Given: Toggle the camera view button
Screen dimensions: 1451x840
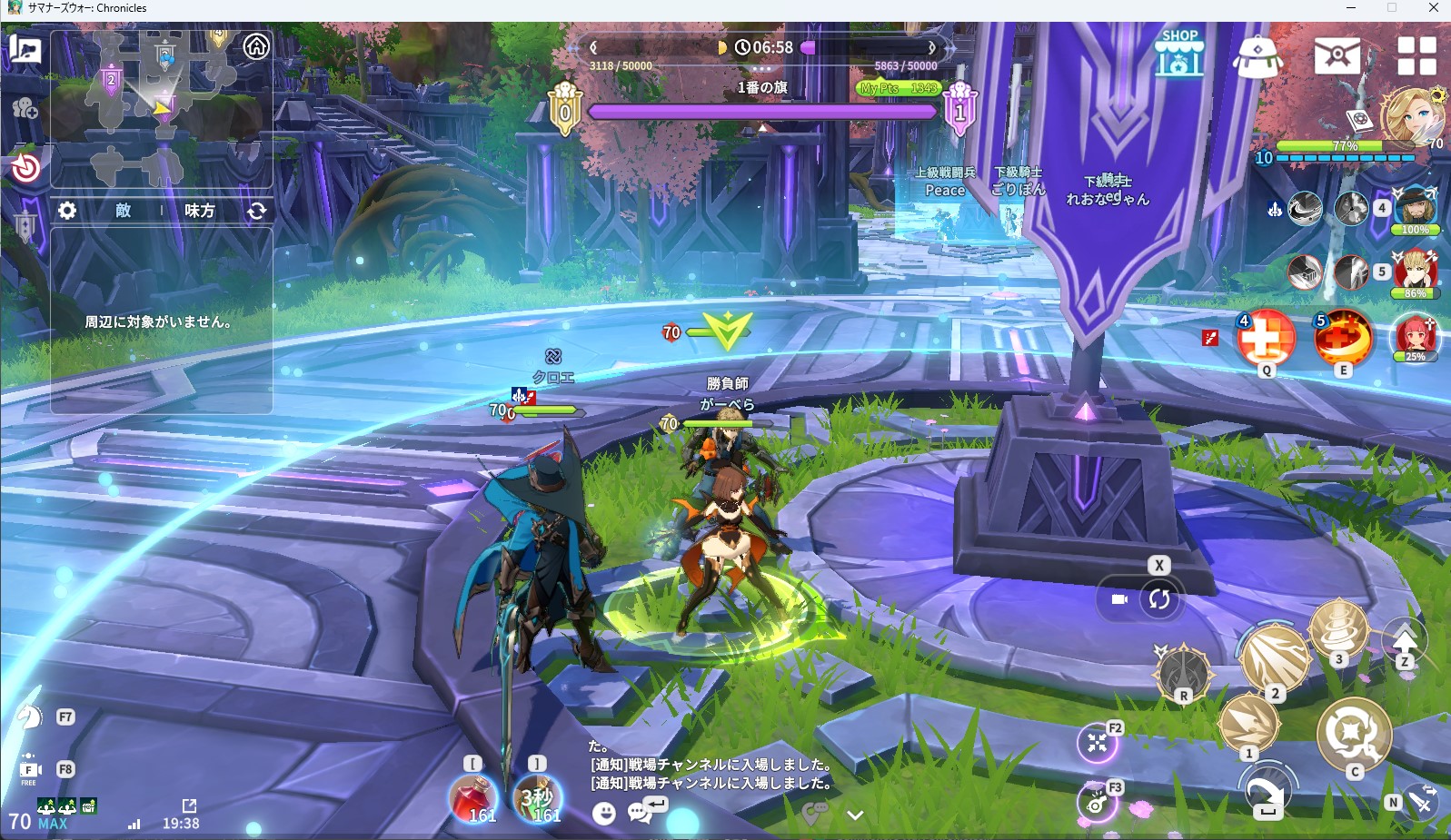Looking at the screenshot, I should coord(1119,599).
